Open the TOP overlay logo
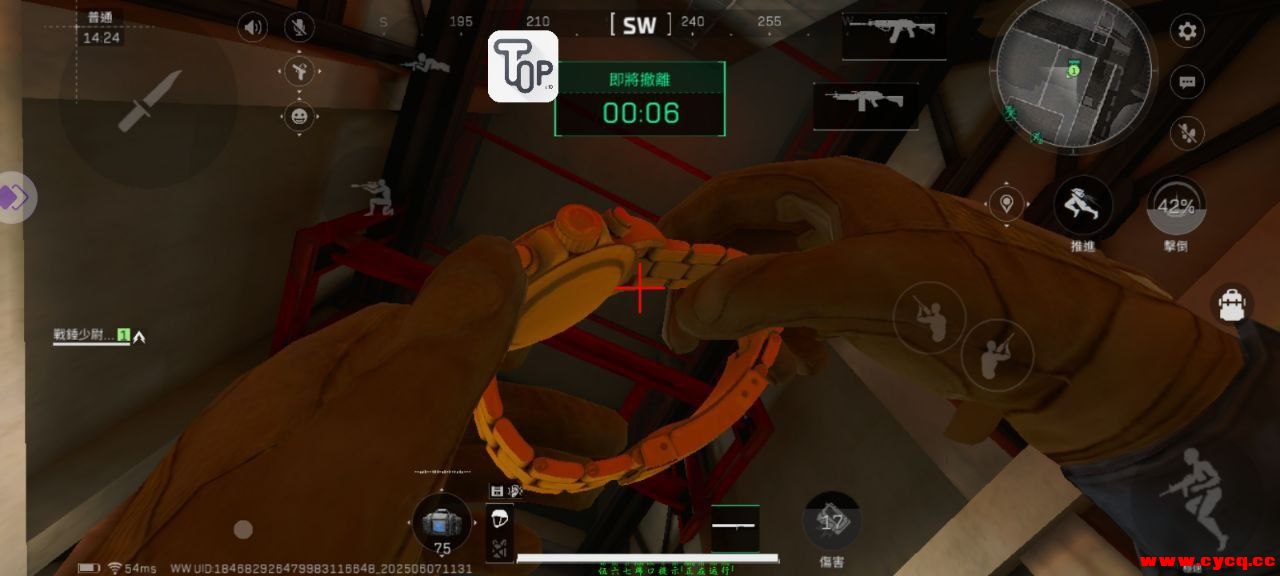The width and height of the screenshot is (1280, 576). click(x=523, y=66)
